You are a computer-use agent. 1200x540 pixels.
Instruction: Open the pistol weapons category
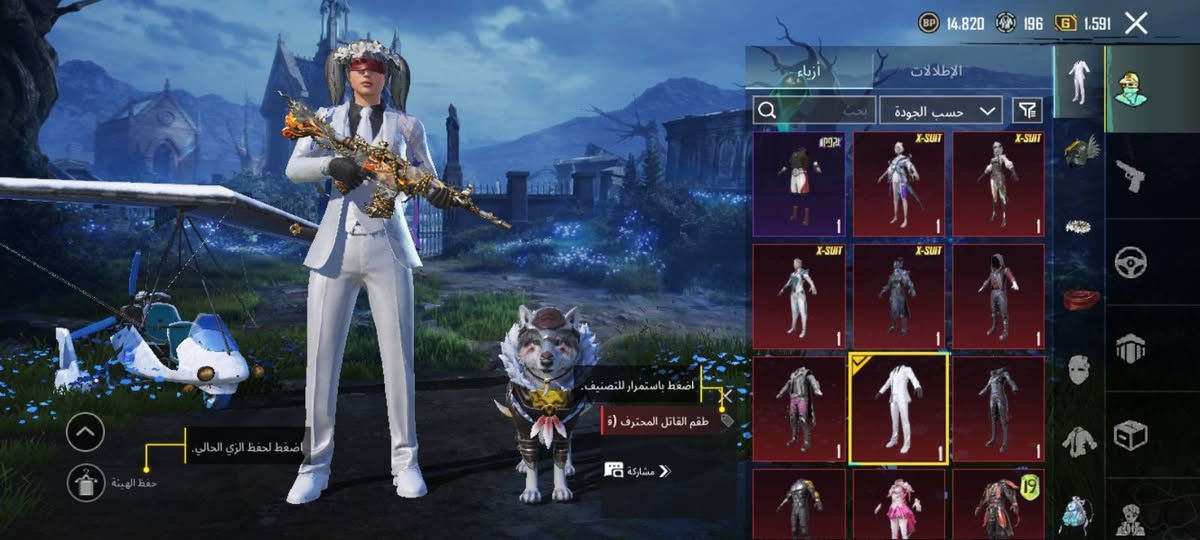[1130, 175]
